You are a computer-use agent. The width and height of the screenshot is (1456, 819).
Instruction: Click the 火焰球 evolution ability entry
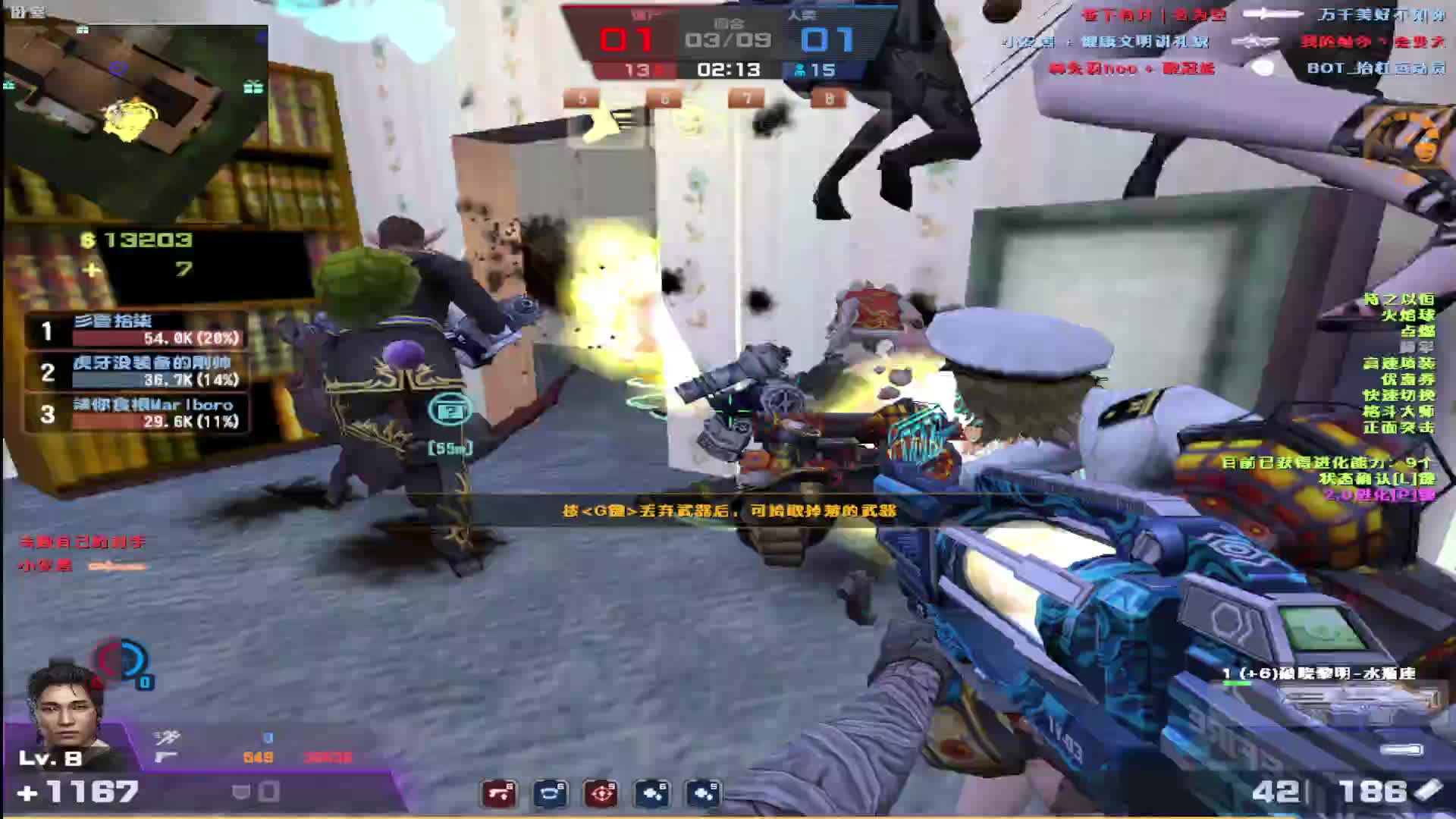[1407, 315]
